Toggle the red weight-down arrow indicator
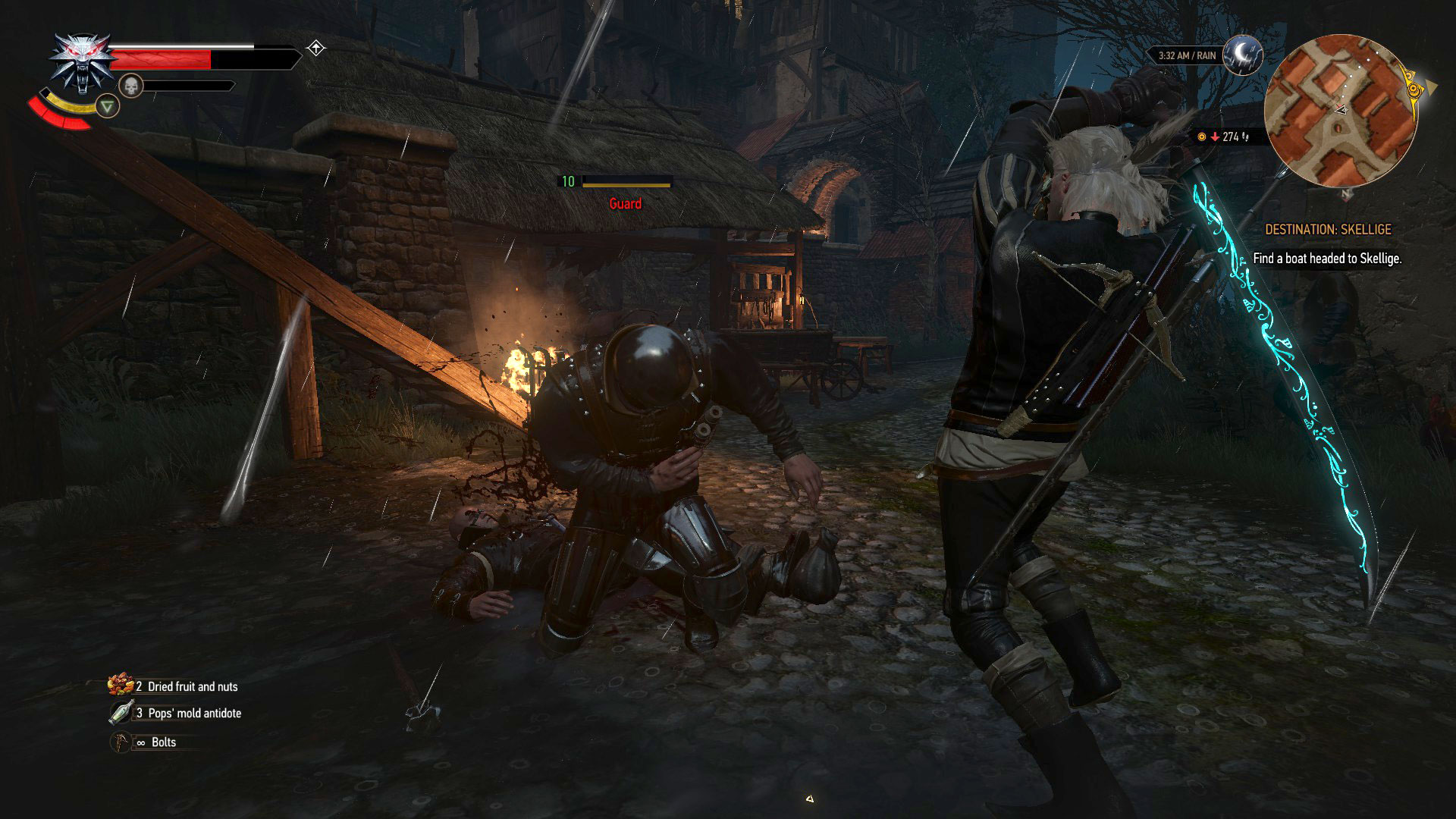The height and width of the screenshot is (819, 1456). pos(1214,137)
